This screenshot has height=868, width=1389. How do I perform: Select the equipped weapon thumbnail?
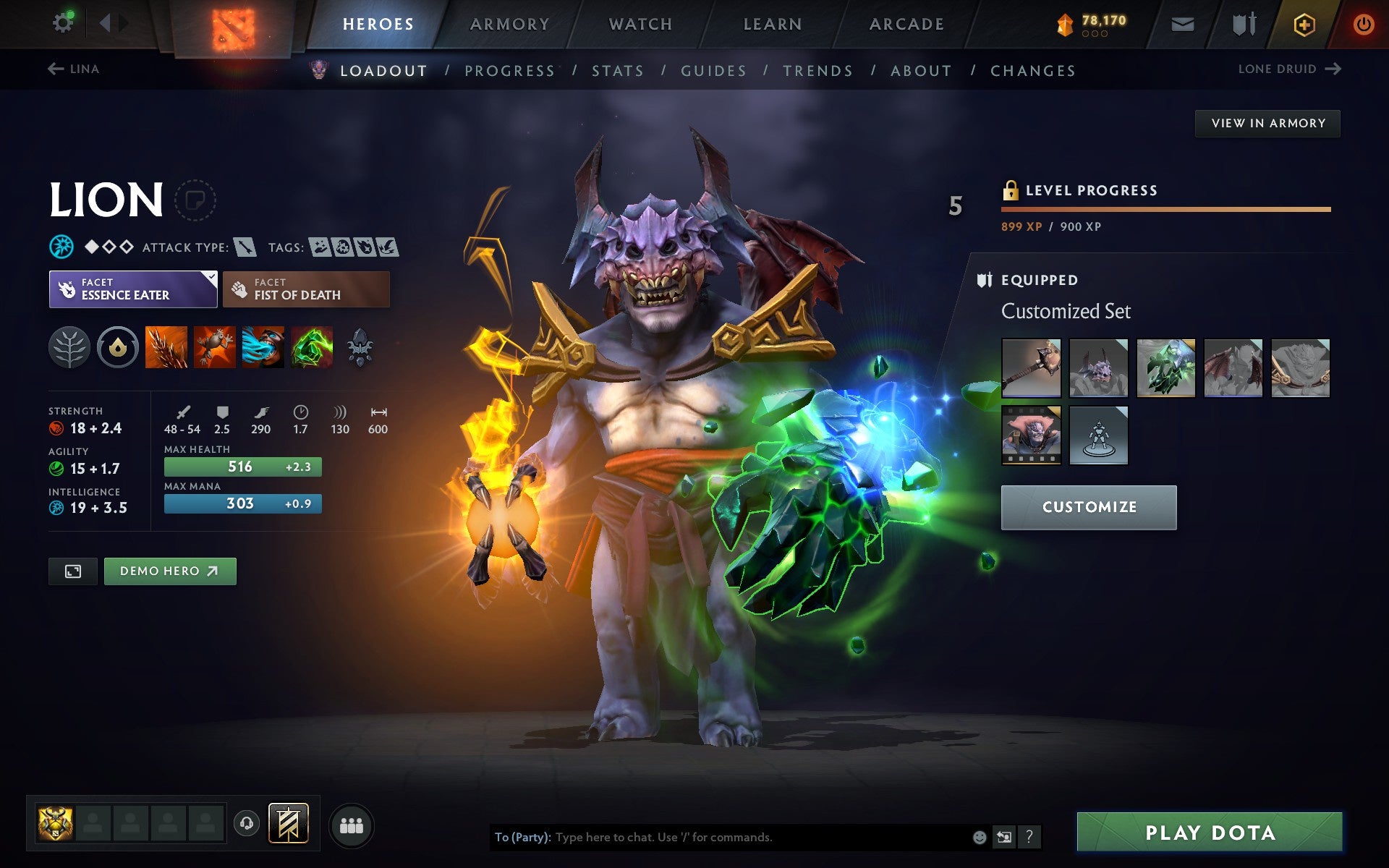coord(1031,367)
